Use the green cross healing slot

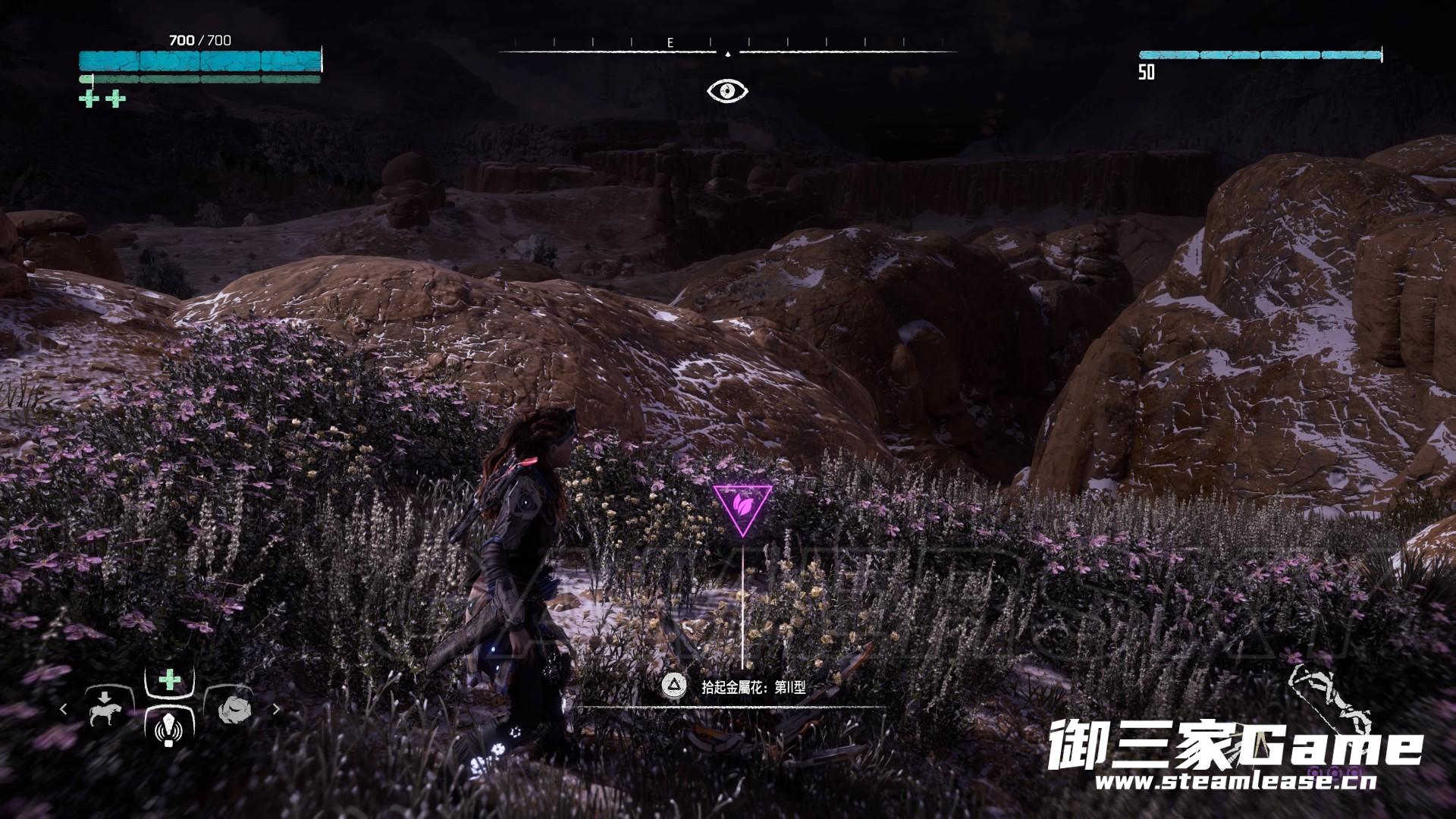169,679
